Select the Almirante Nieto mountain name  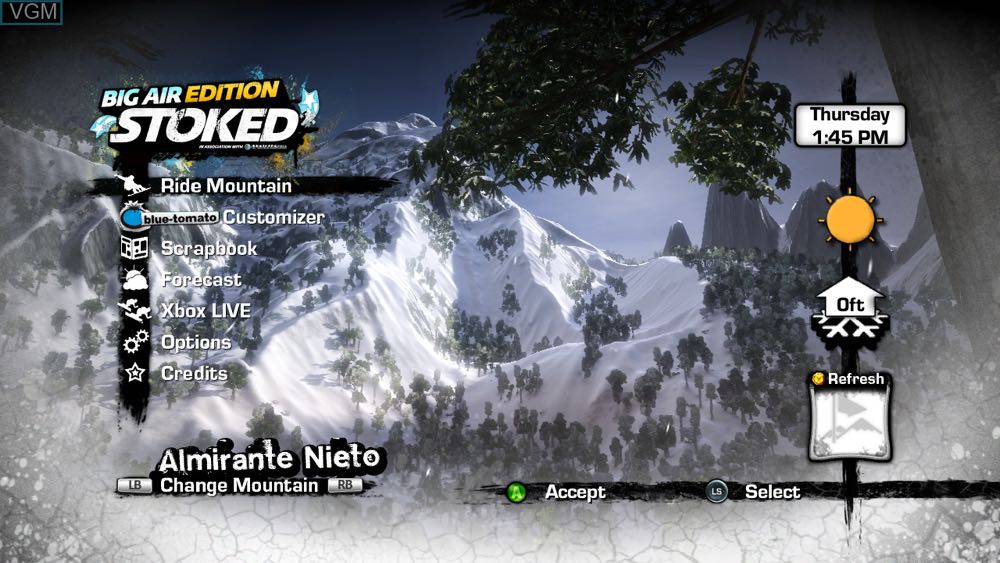[x=270, y=459]
